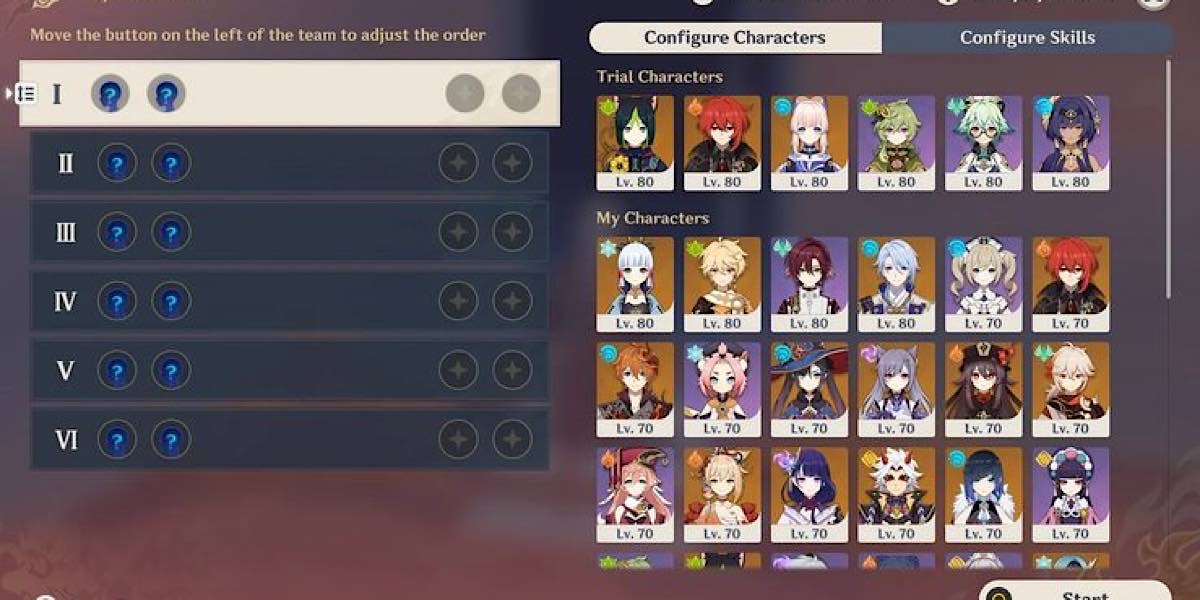Select team row IV
Screen dimensions: 1200x600
pos(290,301)
